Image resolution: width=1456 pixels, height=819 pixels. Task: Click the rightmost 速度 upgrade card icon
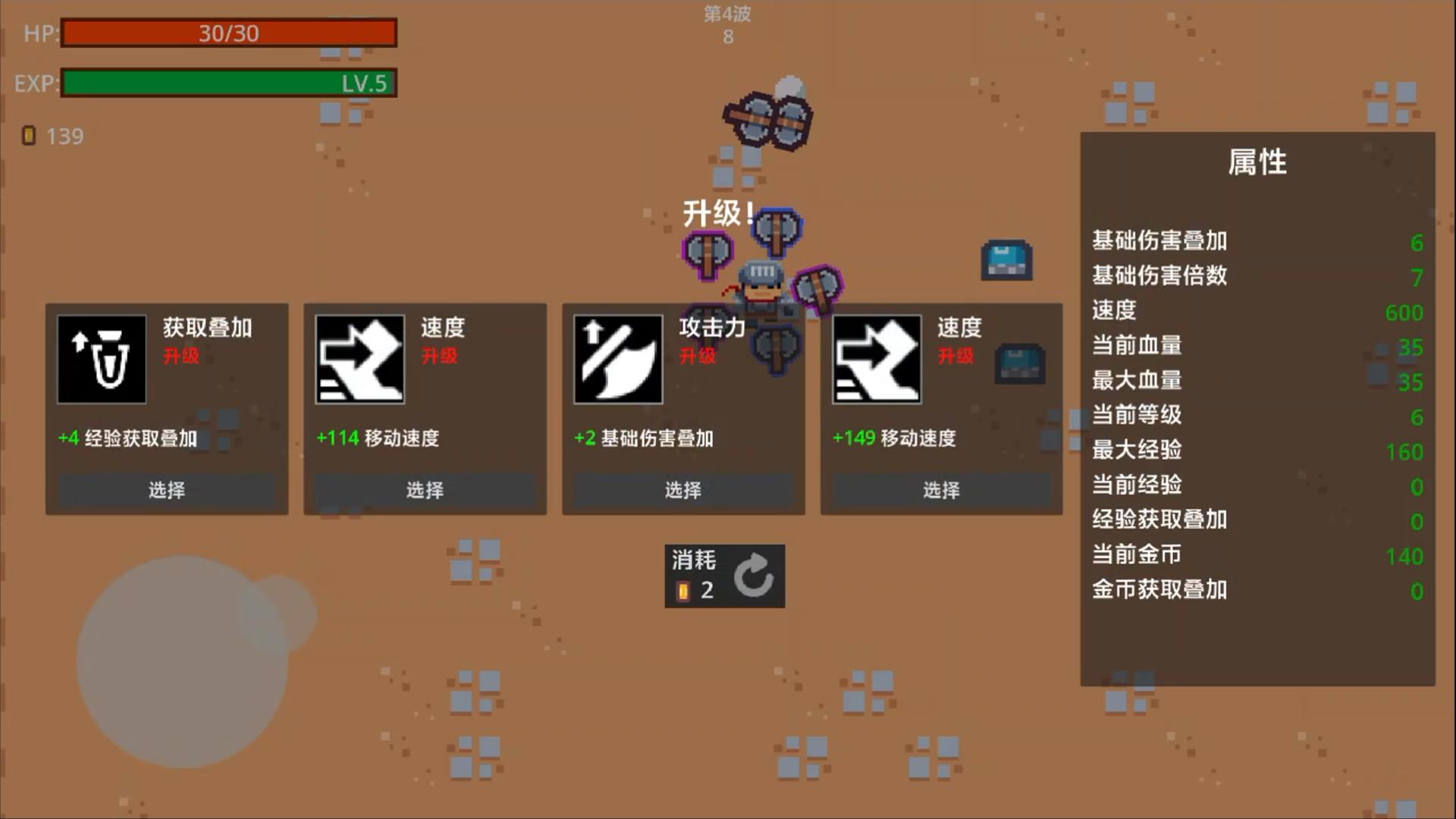pos(876,358)
